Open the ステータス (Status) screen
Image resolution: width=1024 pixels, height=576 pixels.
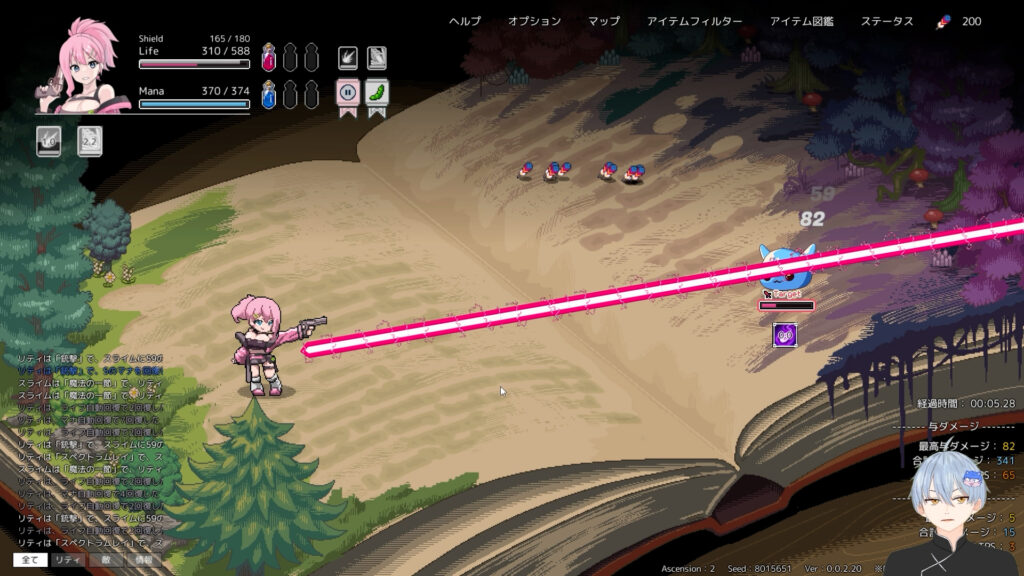(x=886, y=22)
